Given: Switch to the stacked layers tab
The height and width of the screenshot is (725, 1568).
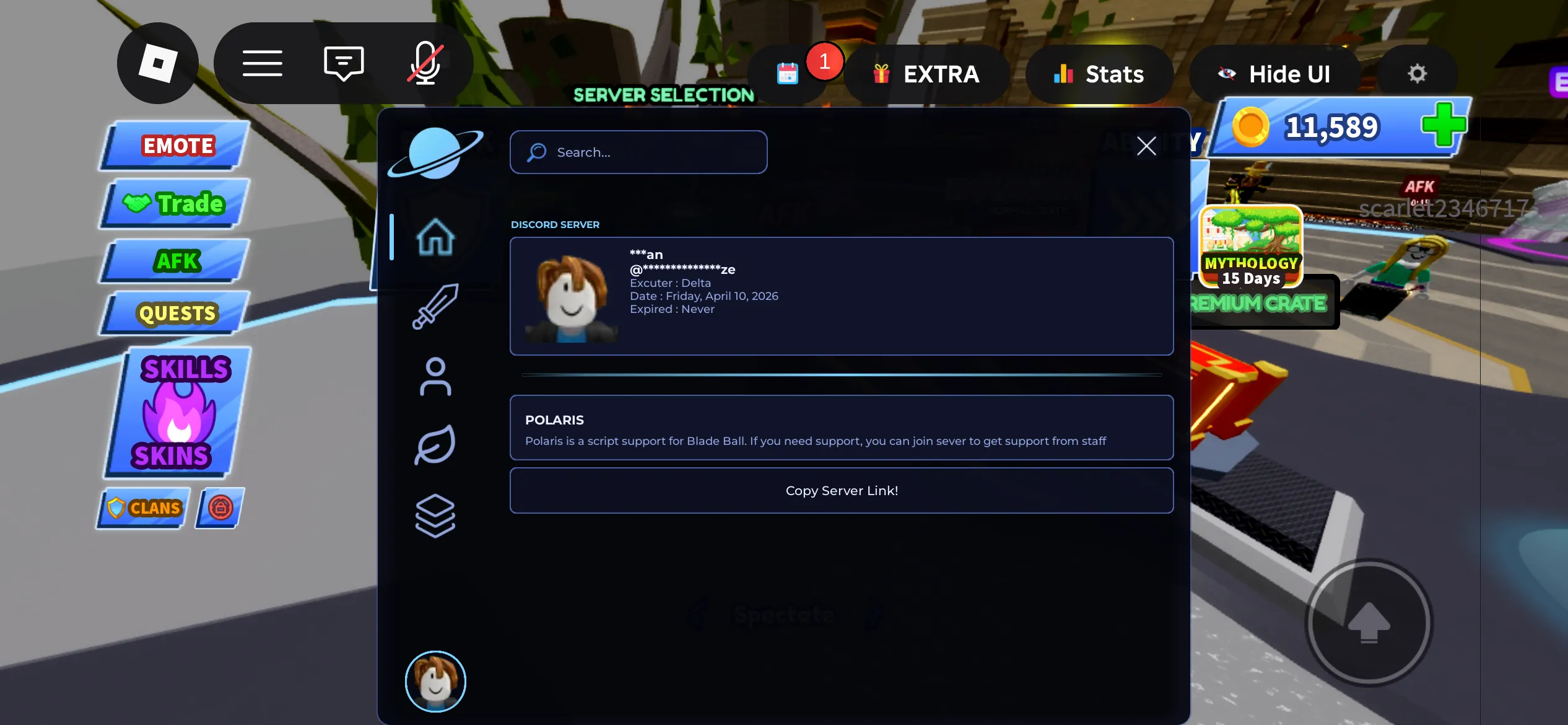Looking at the screenshot, I should (x=435, y=515).
